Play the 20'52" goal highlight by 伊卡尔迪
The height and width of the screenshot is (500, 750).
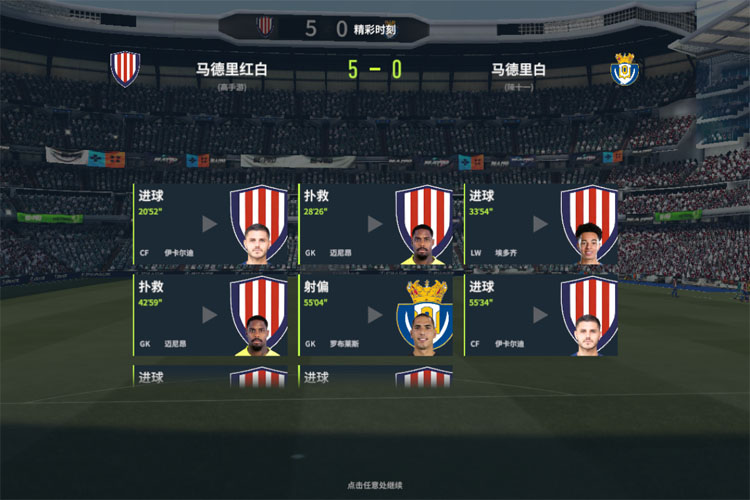pos(210,224)
